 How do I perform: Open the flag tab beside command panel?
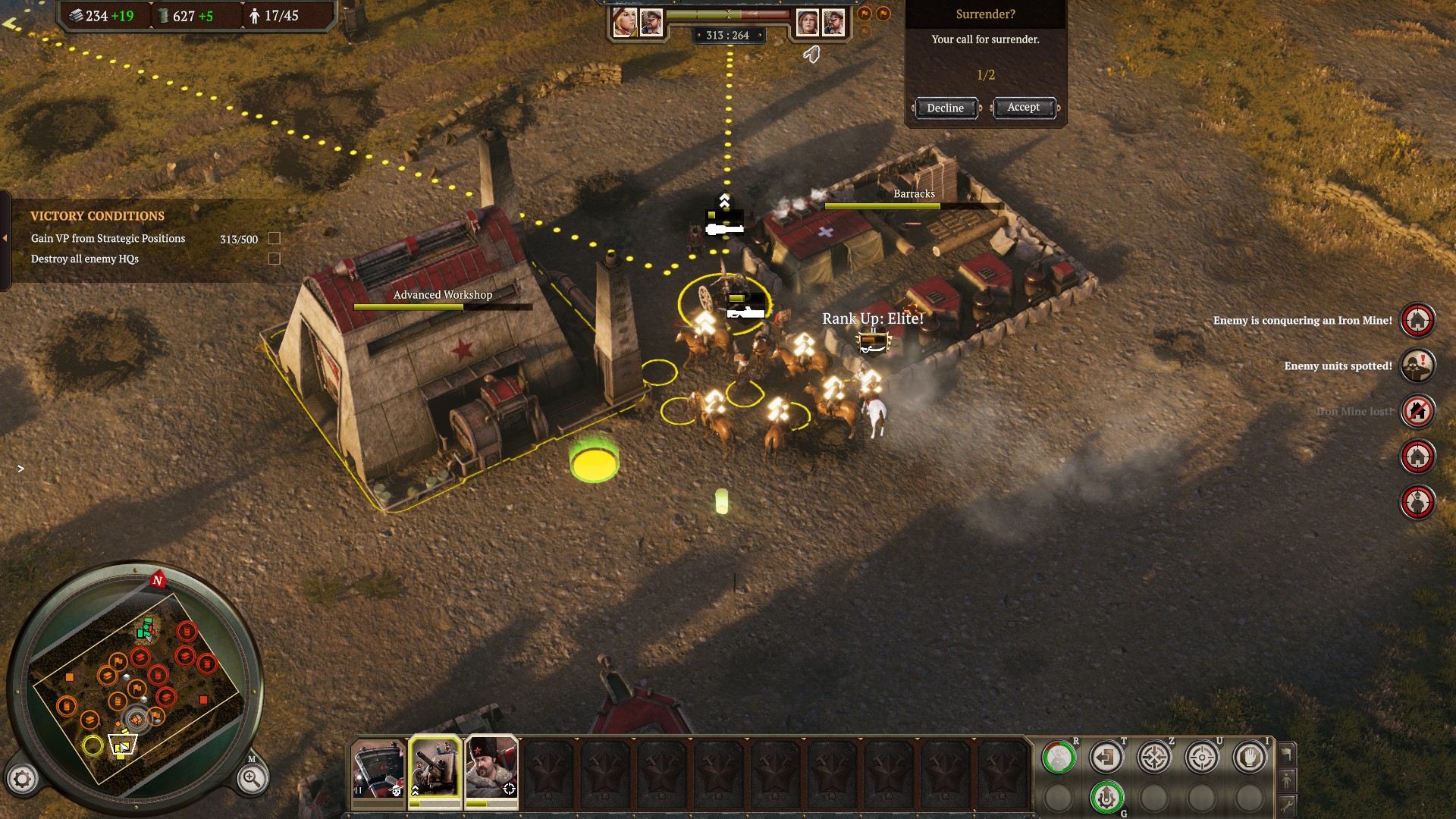(1286, 754)
